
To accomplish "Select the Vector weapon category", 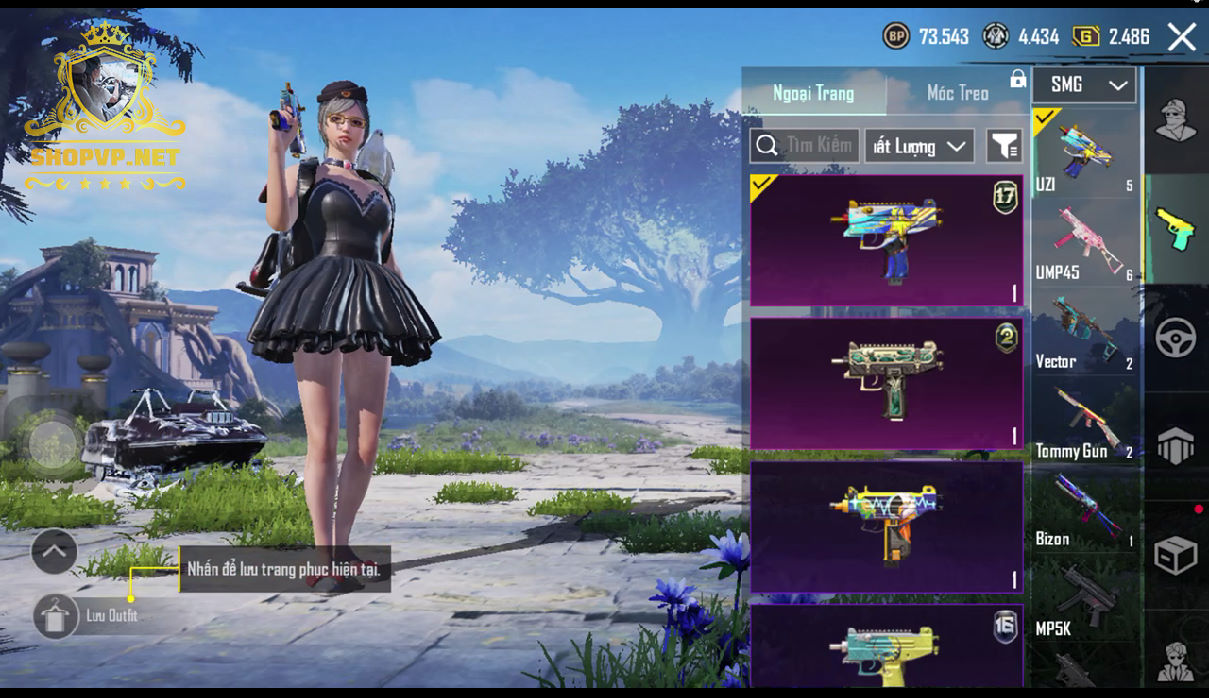I will coord(1085,332).
